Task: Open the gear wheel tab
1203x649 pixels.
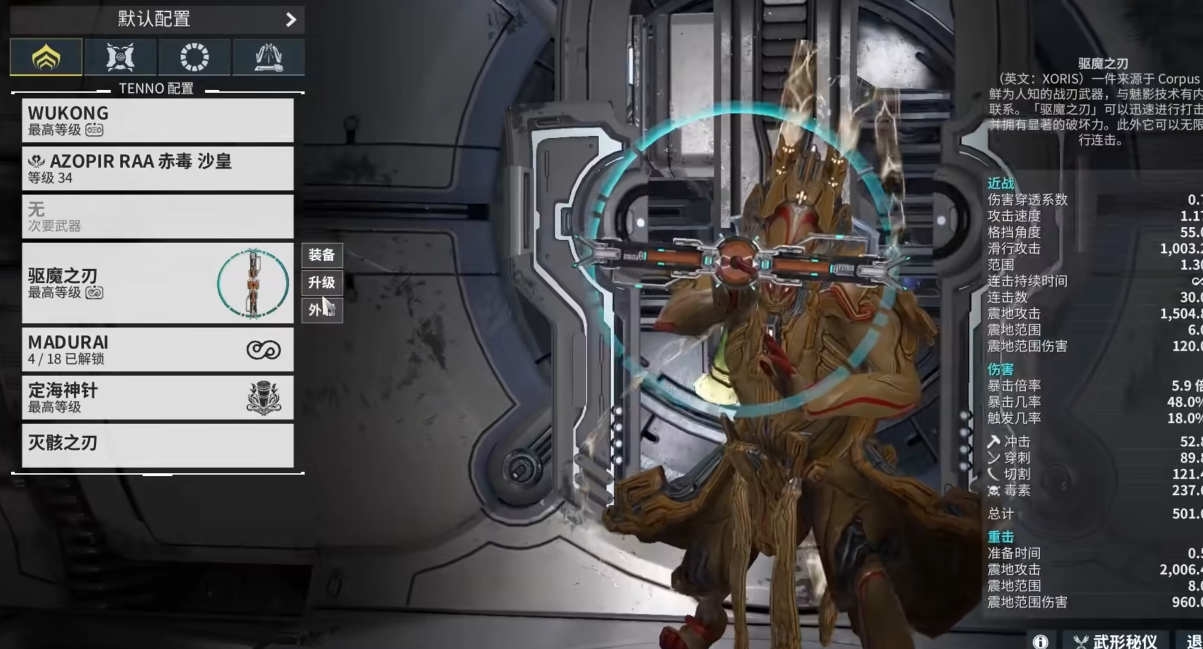Action: coord(194,58)
